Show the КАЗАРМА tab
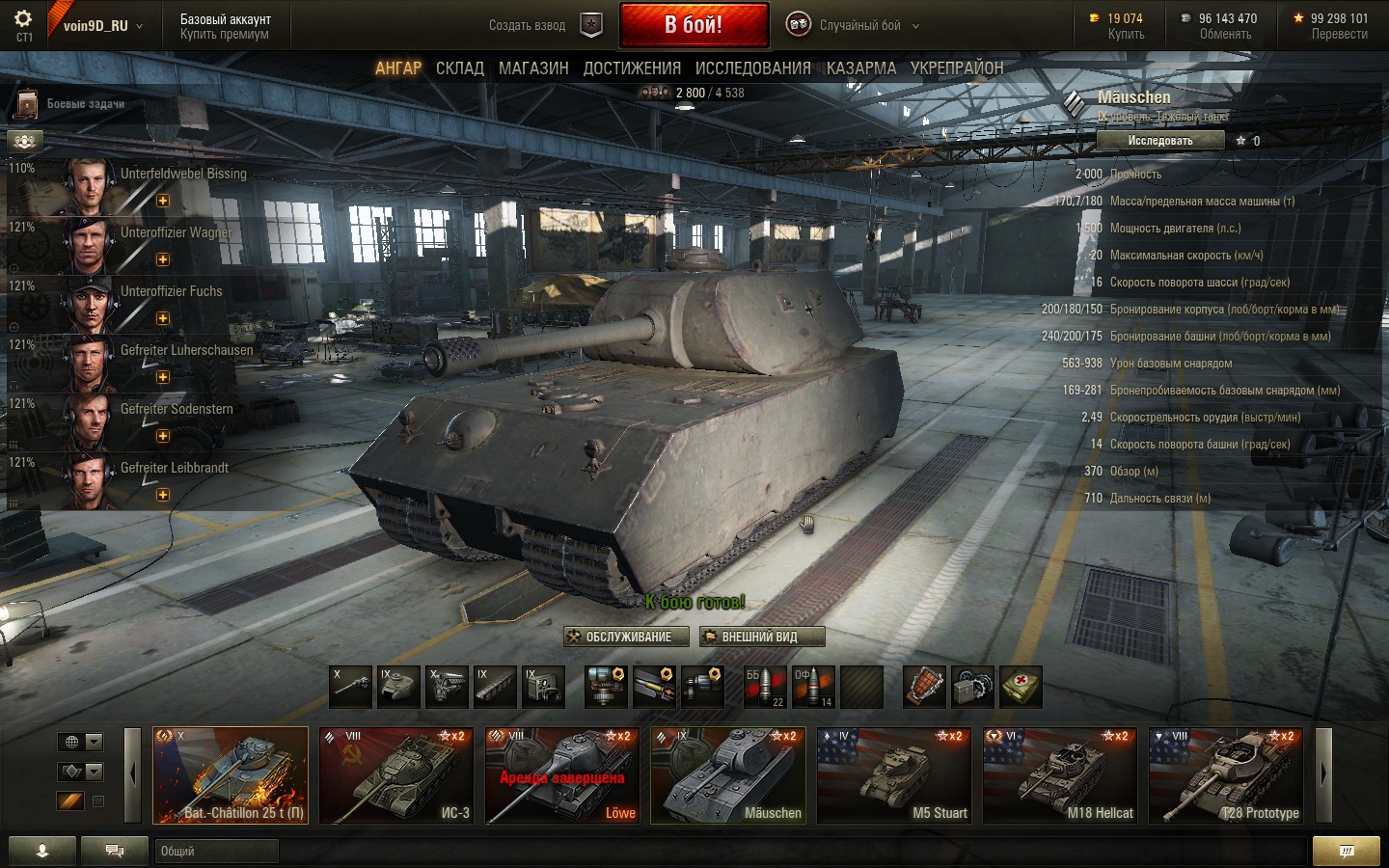 [x=860, y=68]
